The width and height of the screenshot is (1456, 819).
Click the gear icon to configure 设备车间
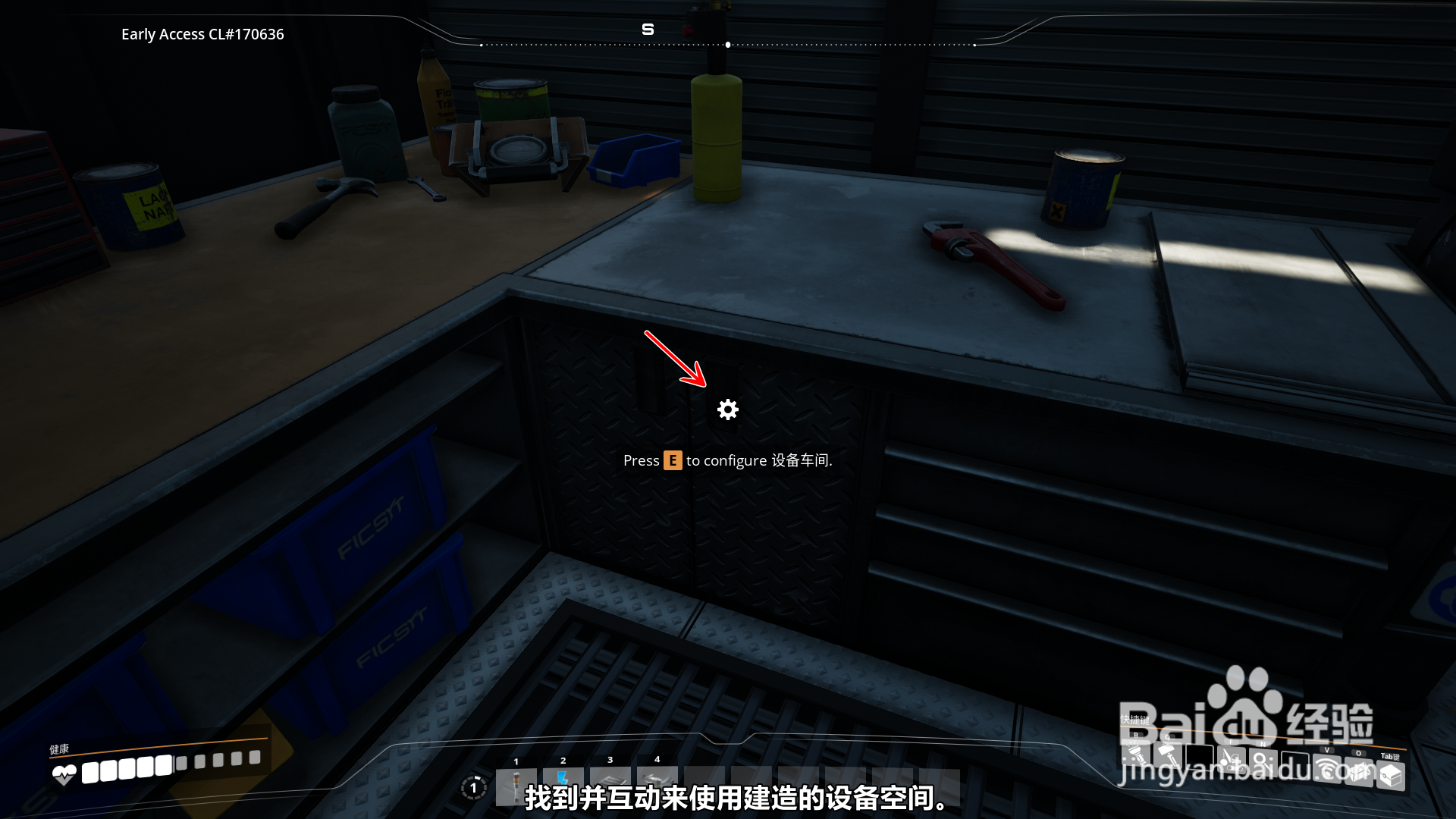click(x=727, y=409)
